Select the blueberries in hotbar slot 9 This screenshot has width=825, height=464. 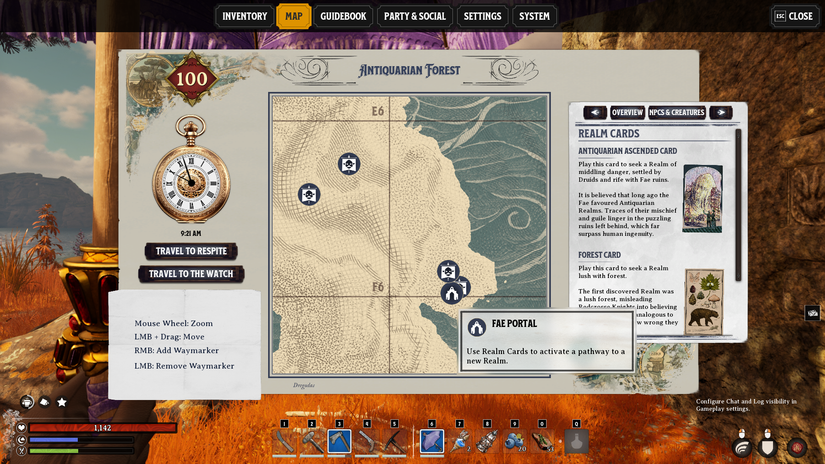[515, 441]
